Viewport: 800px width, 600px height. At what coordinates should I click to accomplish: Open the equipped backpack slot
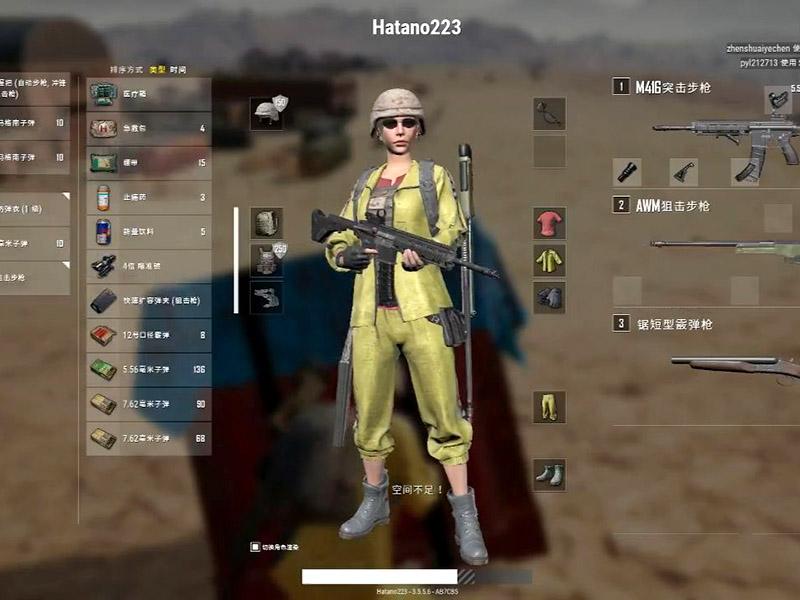coord(266,223)
